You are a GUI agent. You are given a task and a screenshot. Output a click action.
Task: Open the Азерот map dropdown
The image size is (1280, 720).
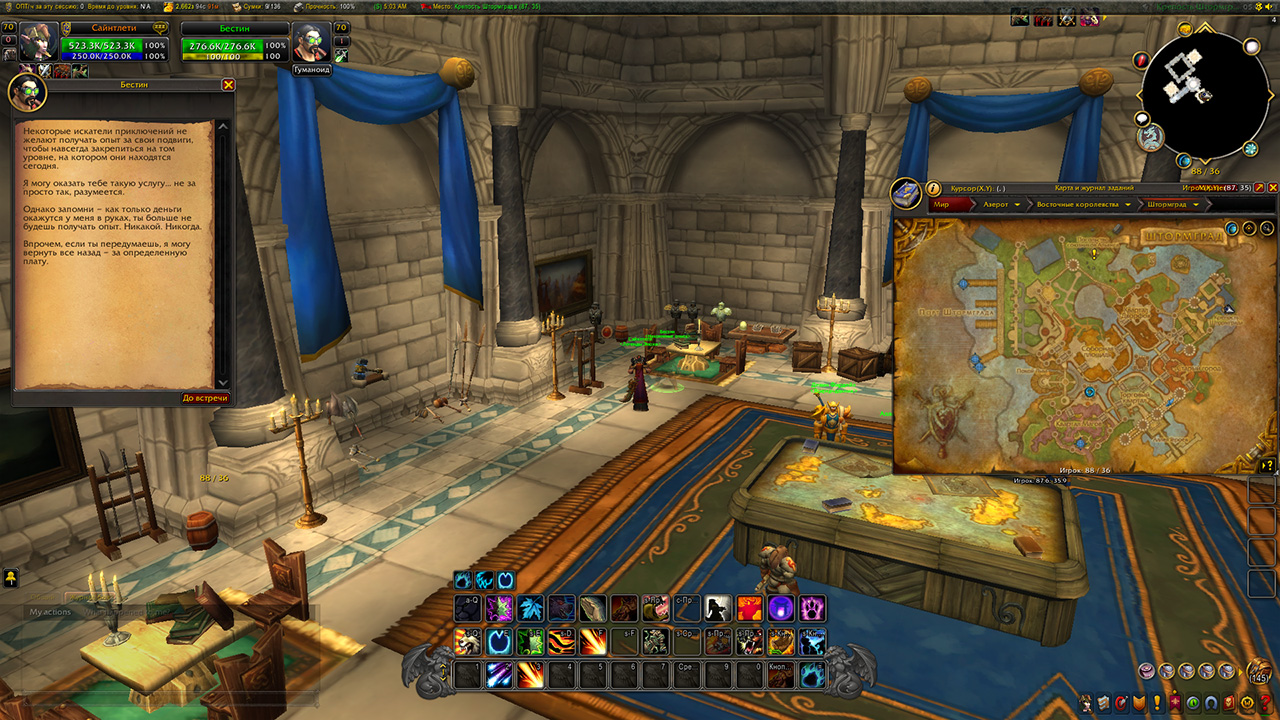[x=1001, y=204]
